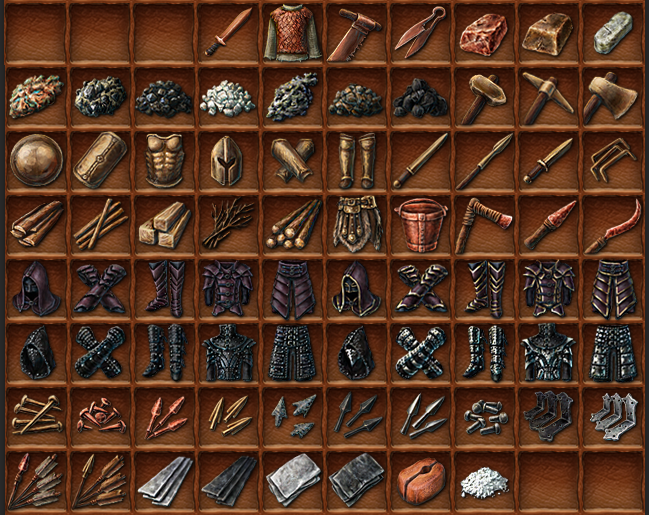
Task: Choose the bundle of twigs
Action: coord(228,224)
